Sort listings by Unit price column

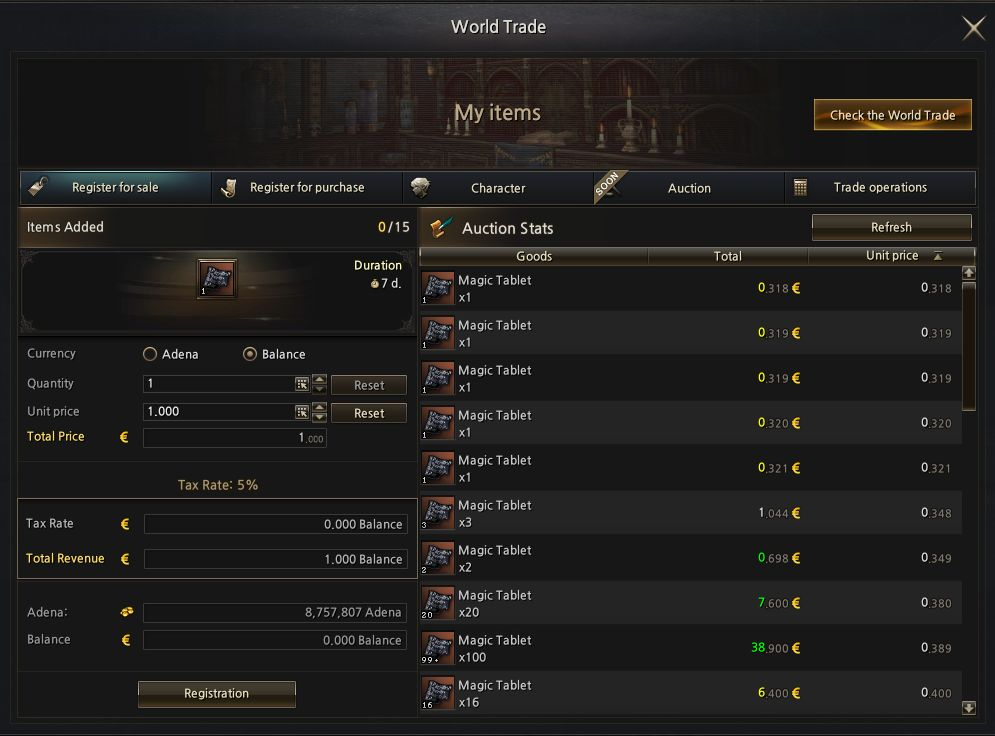pyautogui.click(x=892, y=256)
